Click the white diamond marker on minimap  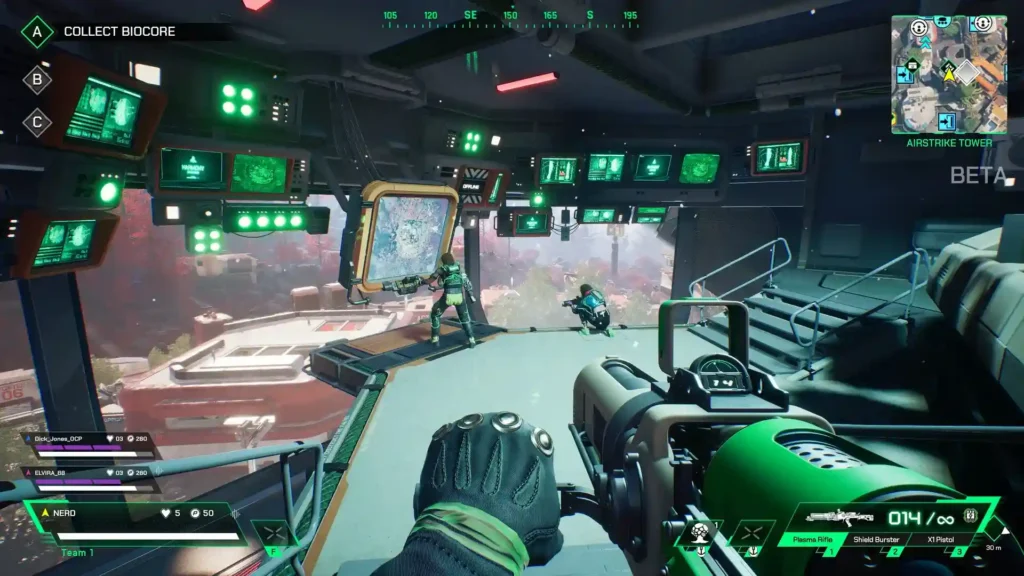965,72
